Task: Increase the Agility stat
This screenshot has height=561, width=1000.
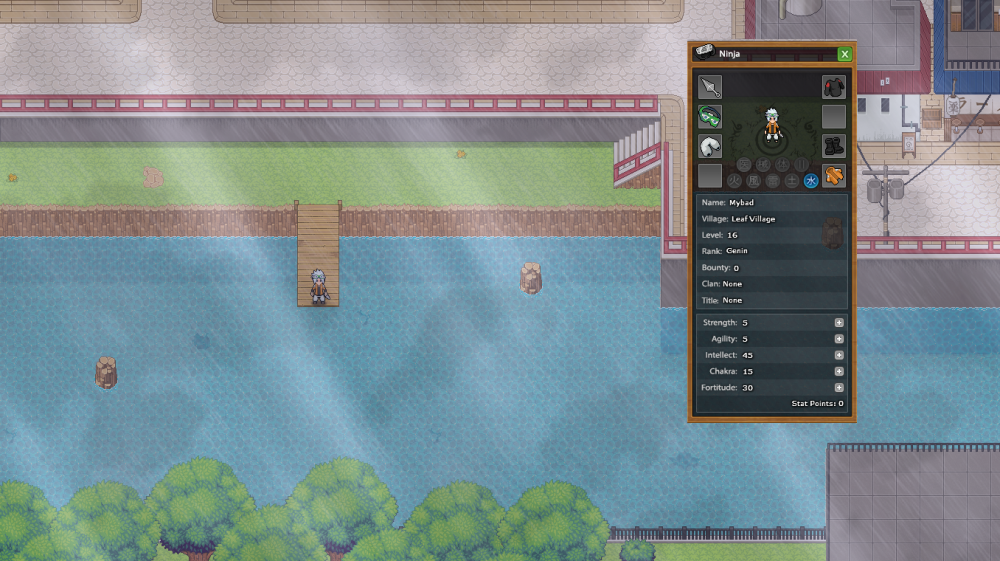Action: tap(839, 339)
